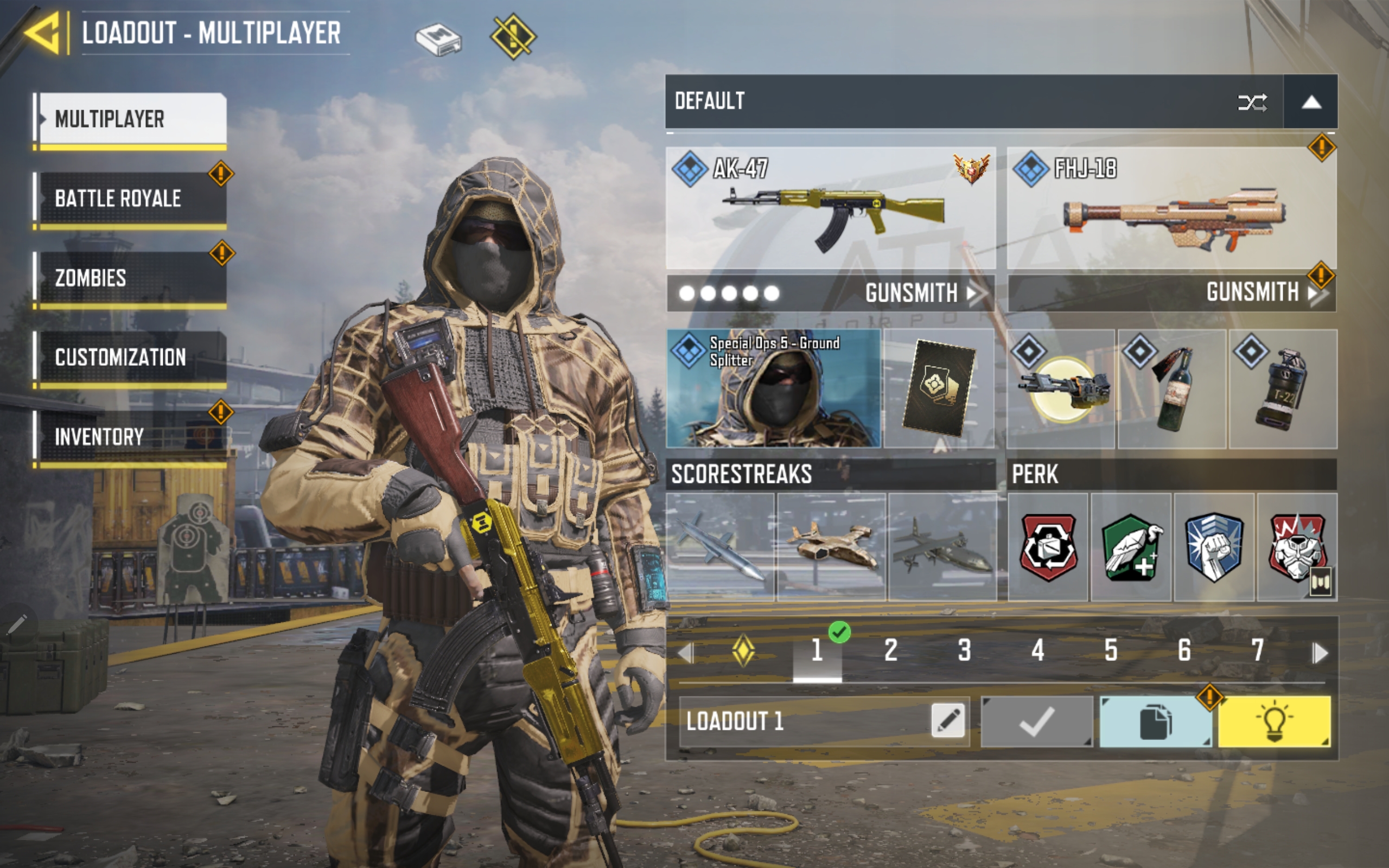1389x868 pixels.
Task: Switch to loadout number 3
Action: 964,650
